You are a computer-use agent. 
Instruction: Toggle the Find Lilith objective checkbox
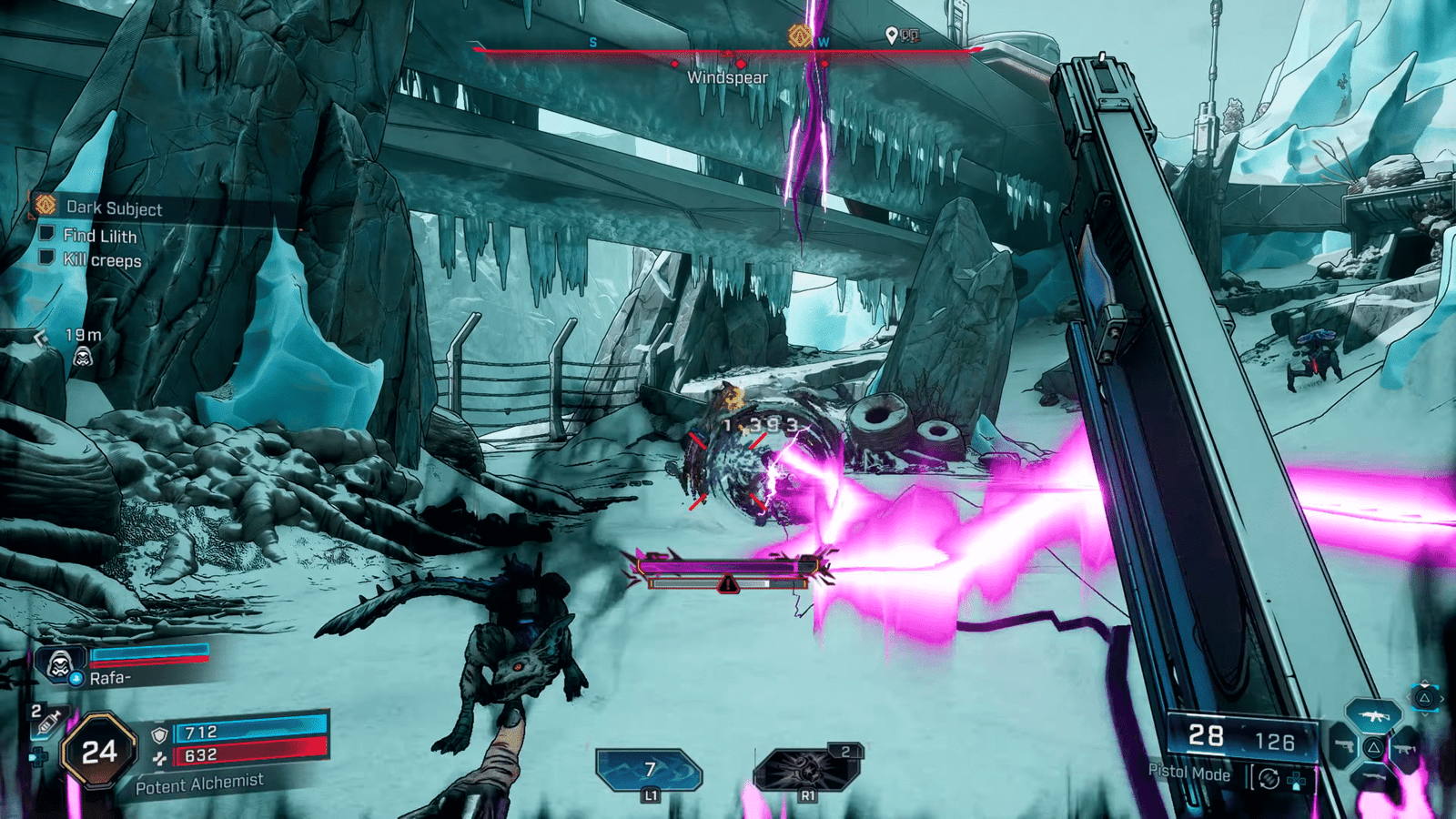point(46,234)
